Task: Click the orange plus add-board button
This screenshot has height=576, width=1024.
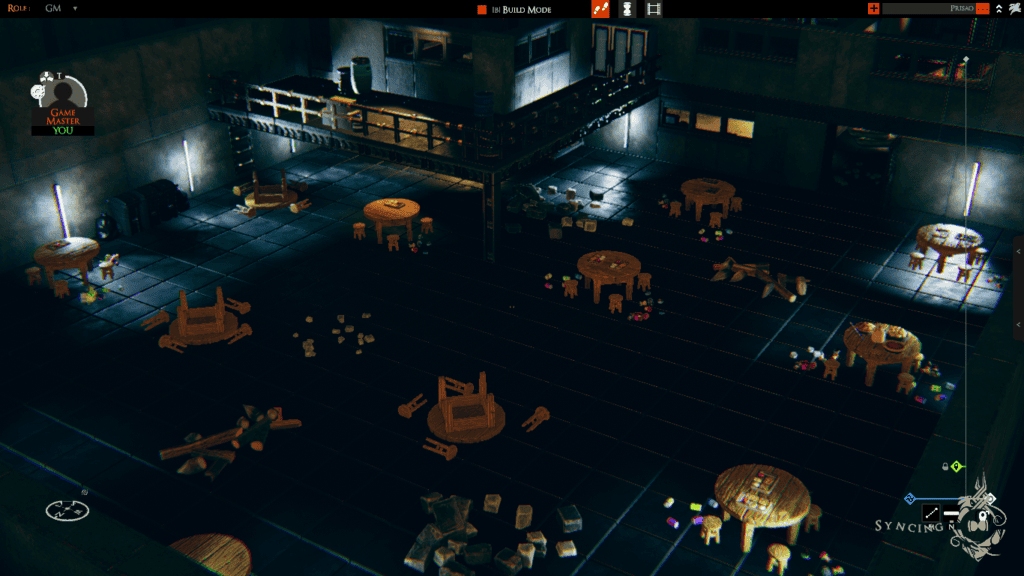Action: click(874, 9)
